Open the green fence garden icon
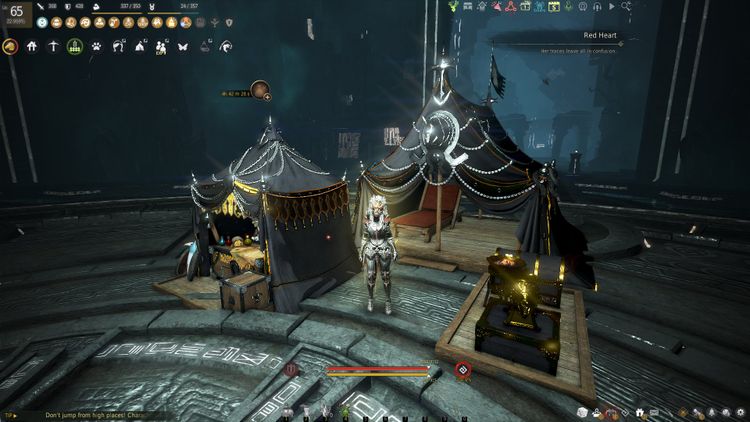750x422 pixels. coord(75,46)
